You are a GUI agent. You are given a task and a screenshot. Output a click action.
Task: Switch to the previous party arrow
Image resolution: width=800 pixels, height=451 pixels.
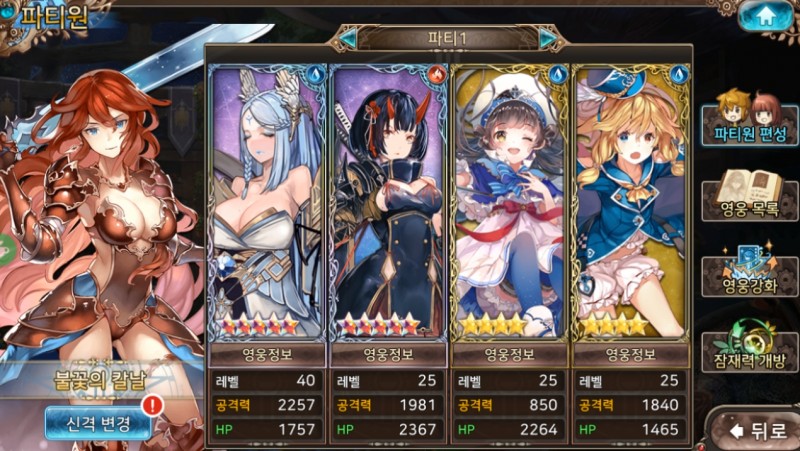tap(347, 38)
